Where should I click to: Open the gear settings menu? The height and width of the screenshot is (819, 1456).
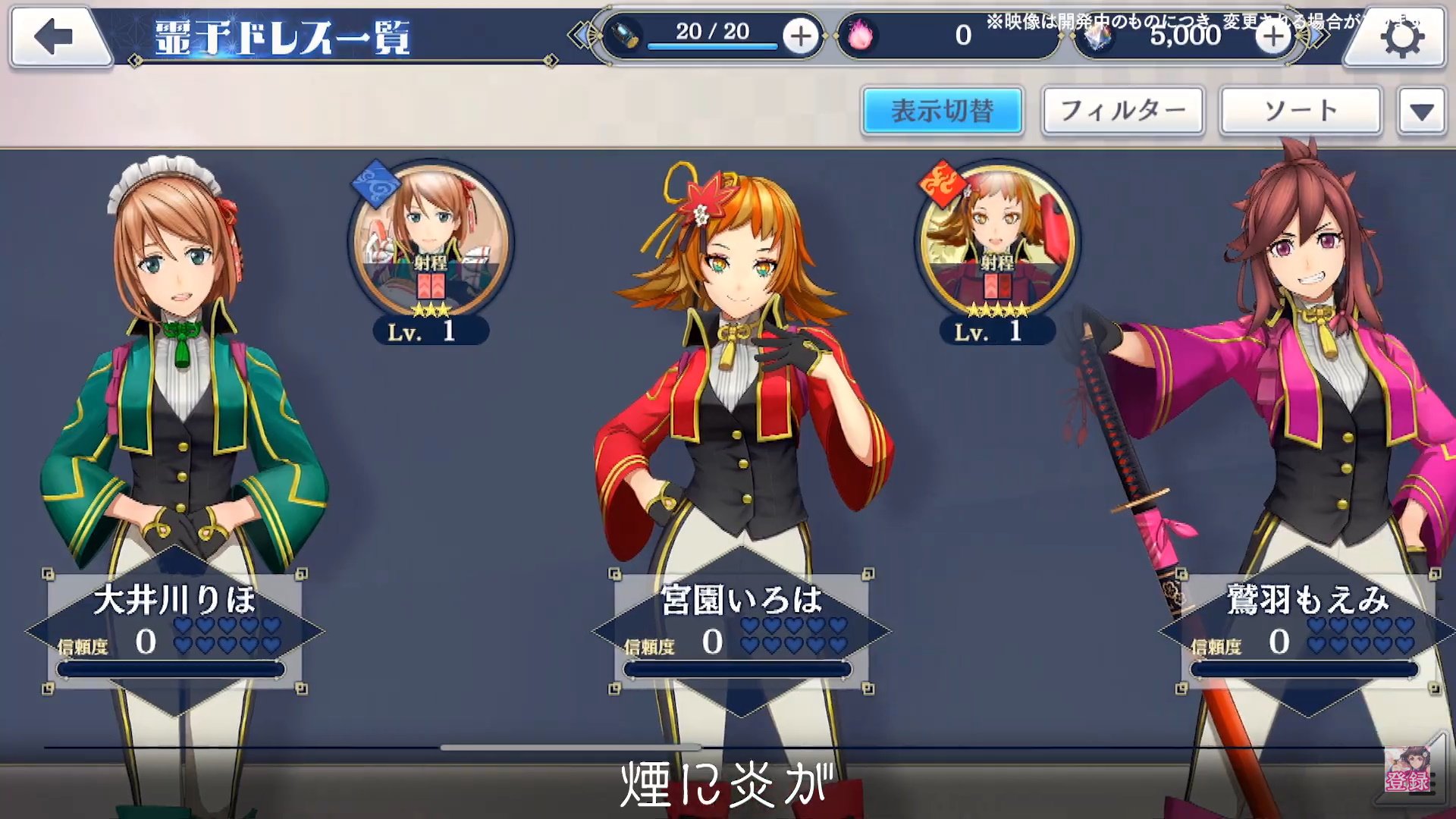click(x=1400, y=38)
